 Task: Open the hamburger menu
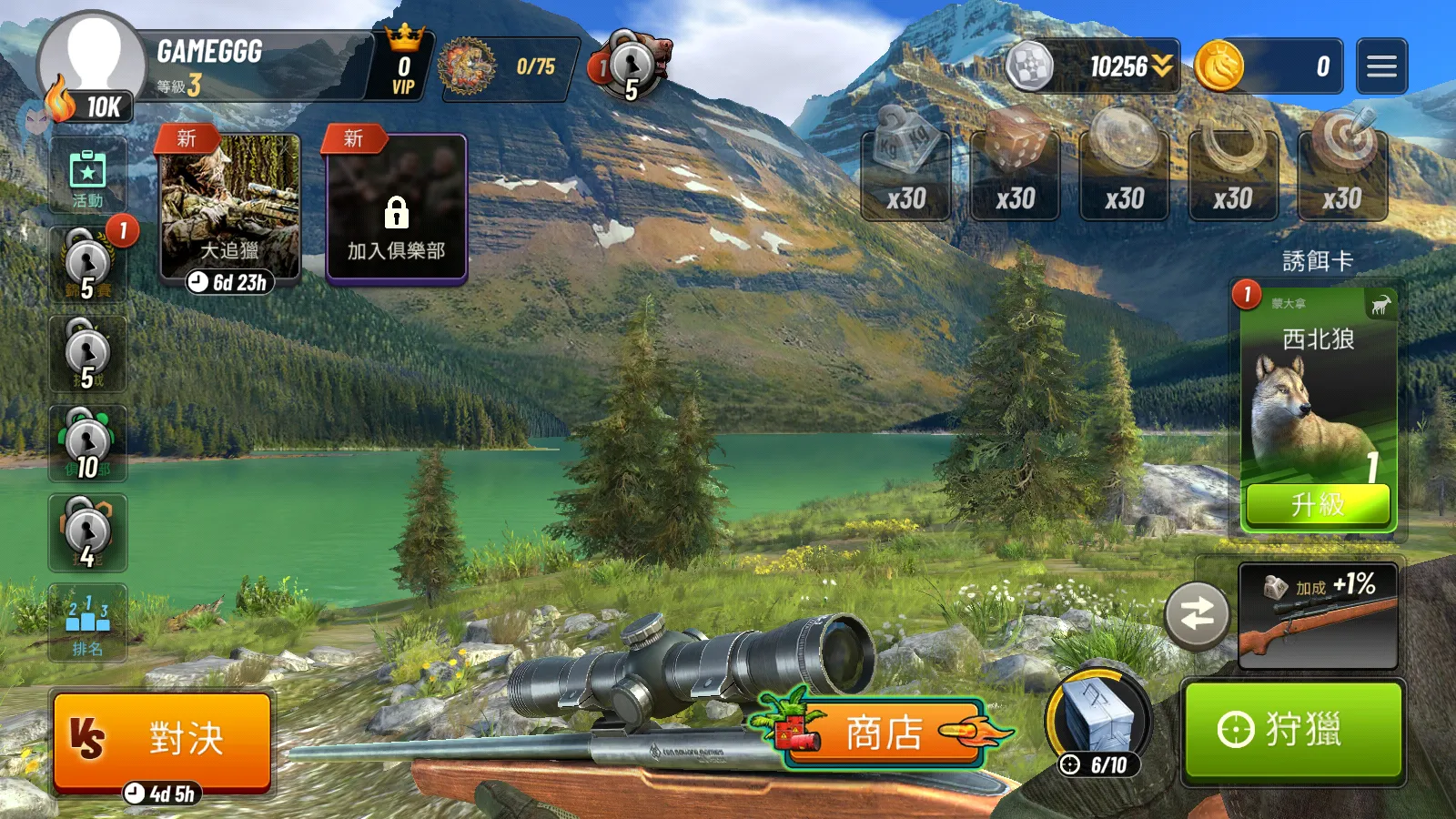pyautogui.click(x=1381, y=66)
